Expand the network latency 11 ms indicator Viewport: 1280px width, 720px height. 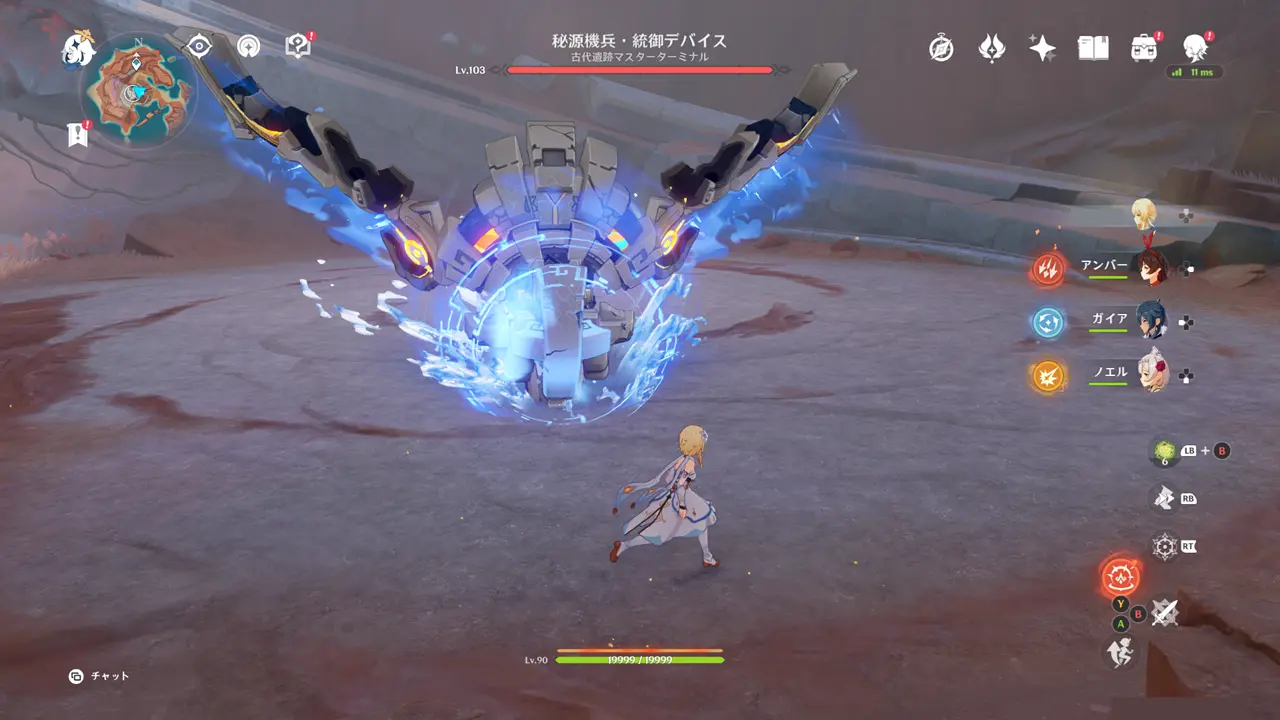pyautogui.click(x=1196, y=72)
